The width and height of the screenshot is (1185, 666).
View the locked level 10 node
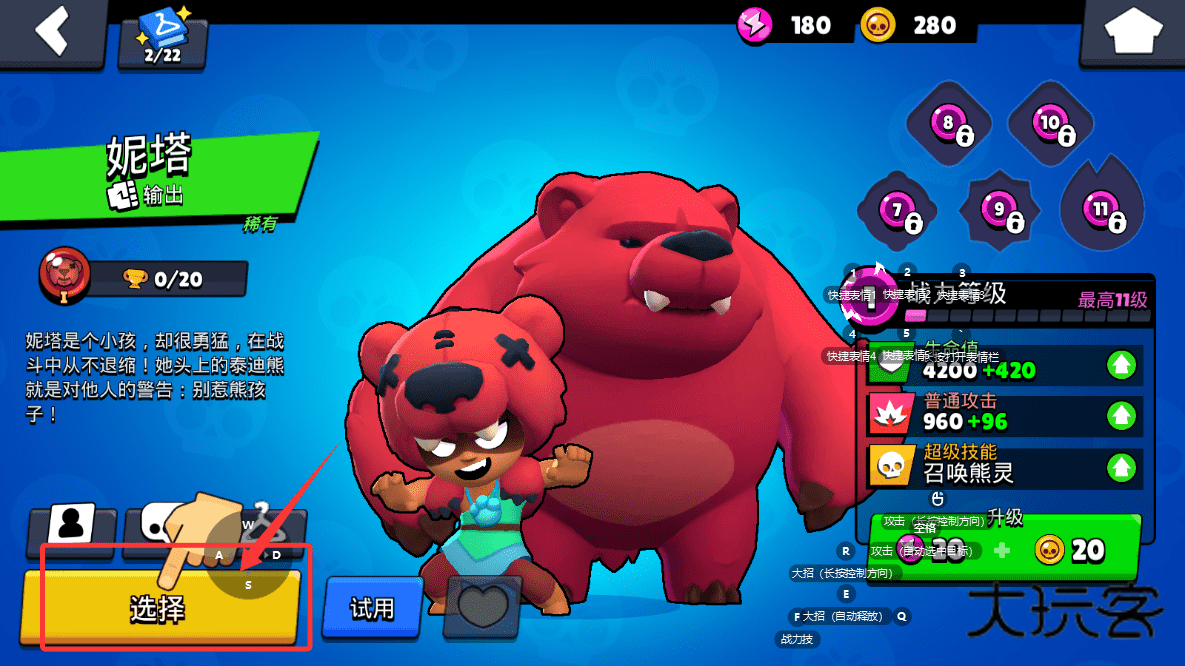pyautogui.click(x=1050, y=125)
